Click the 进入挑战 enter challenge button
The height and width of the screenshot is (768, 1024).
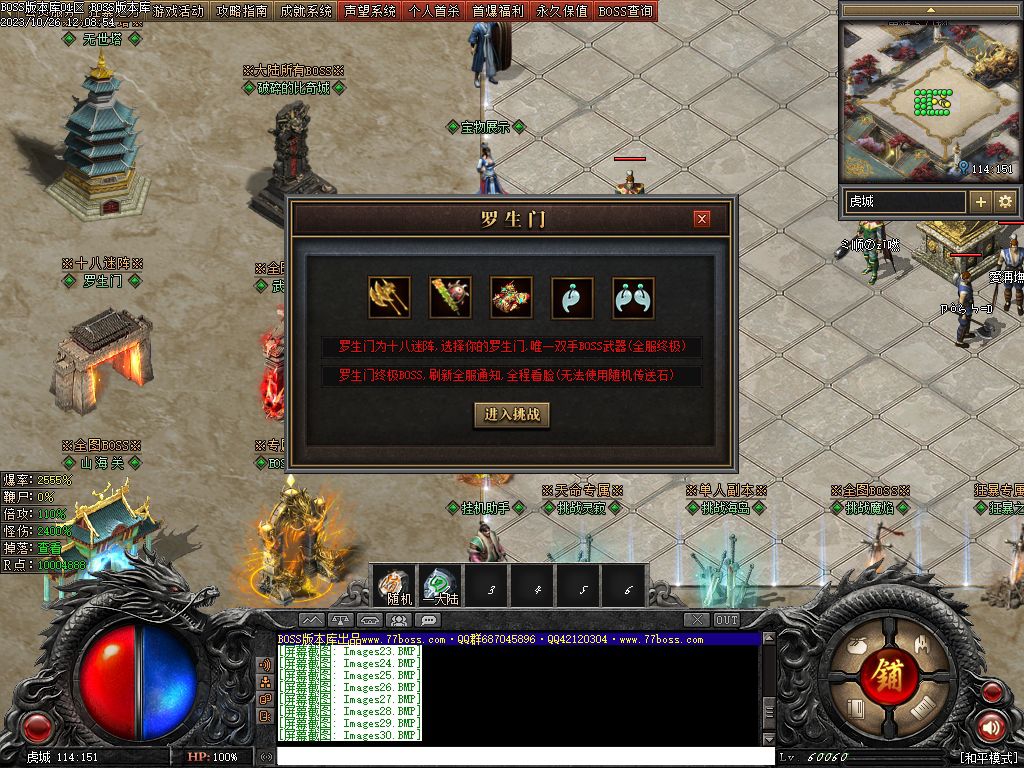pos(512,415)
